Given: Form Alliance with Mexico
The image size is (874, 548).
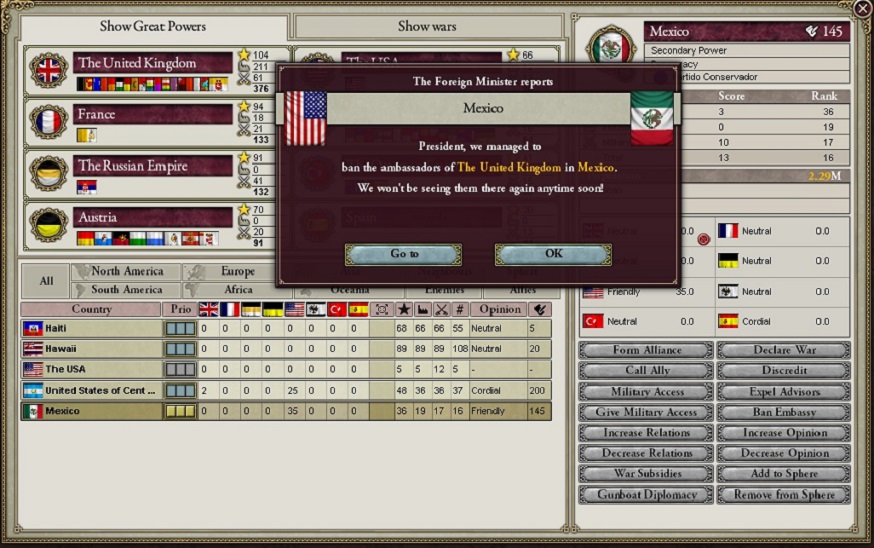Looking at the screenshot, I should coord(646,350).
